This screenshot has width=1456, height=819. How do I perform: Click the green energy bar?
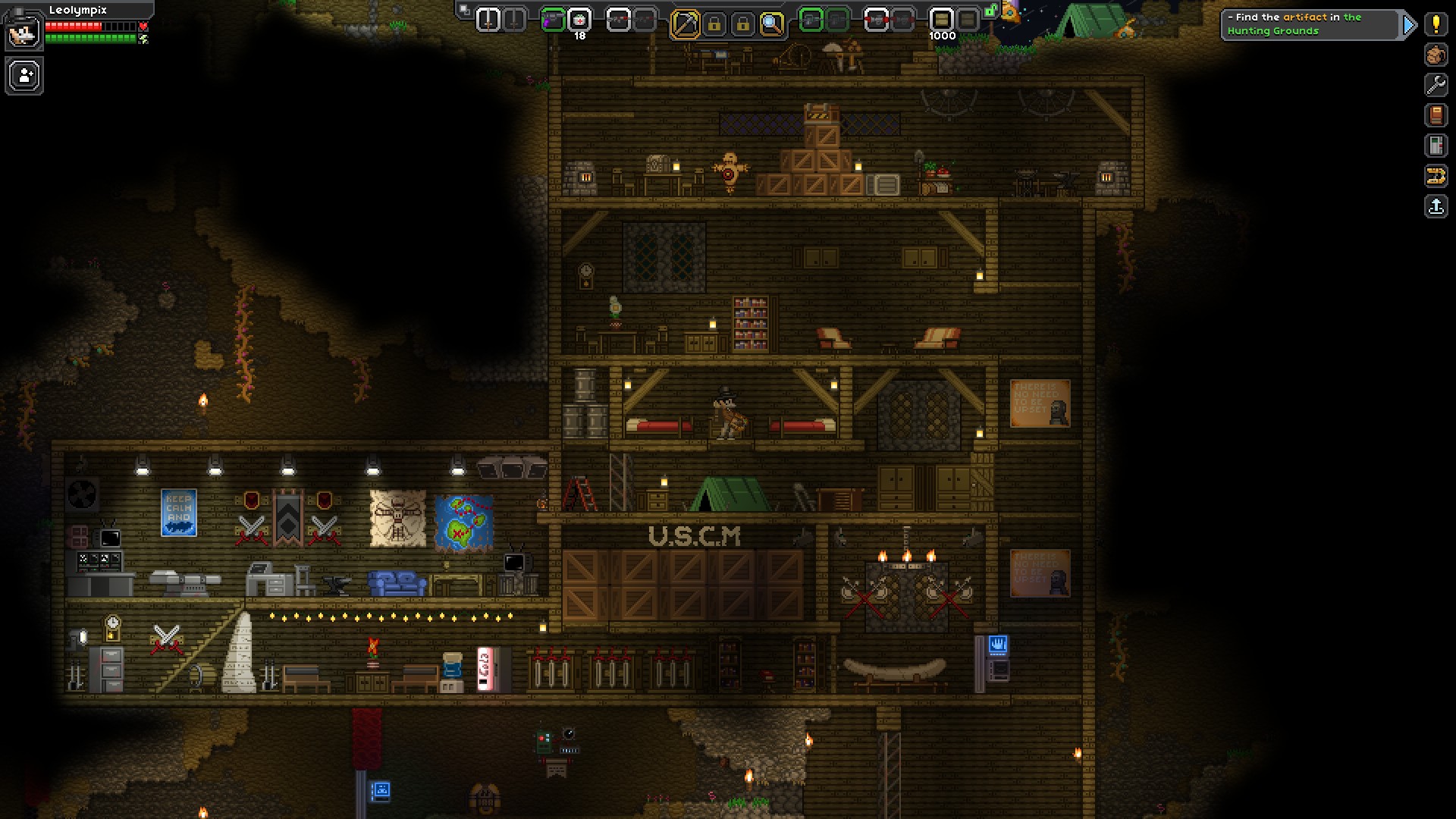[91, 37]
